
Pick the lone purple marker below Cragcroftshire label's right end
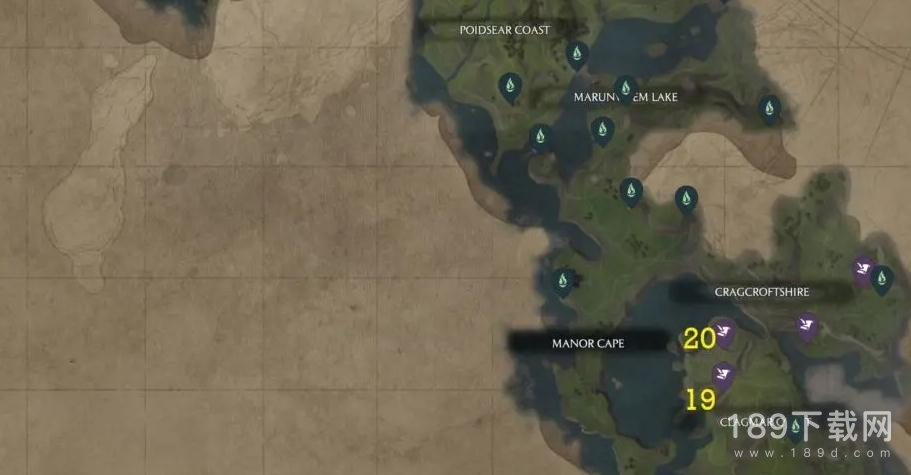click(x=807, y=325)
